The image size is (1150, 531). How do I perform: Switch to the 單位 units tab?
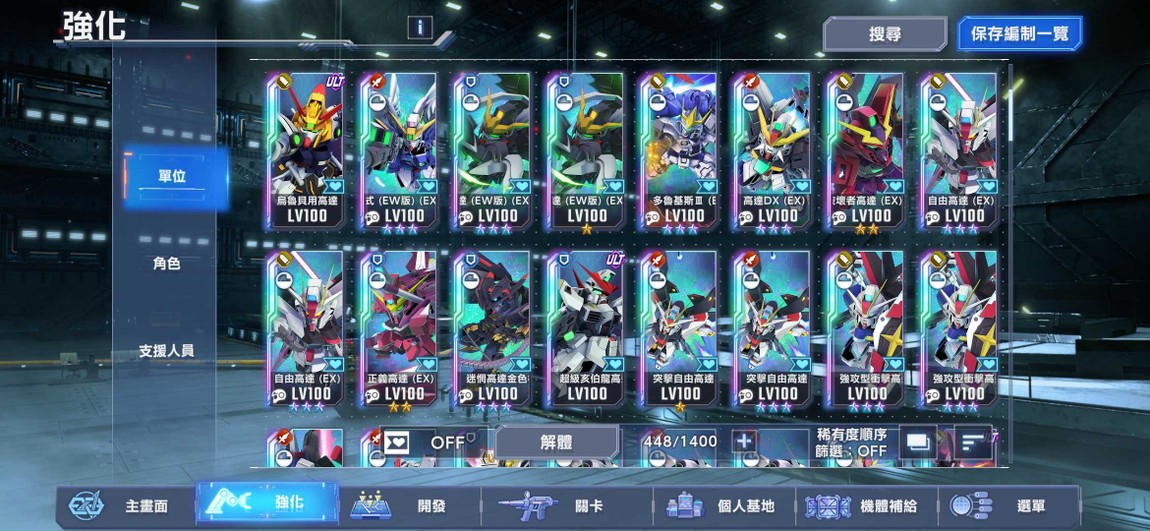pyautogui.click(x=171, y=177)
